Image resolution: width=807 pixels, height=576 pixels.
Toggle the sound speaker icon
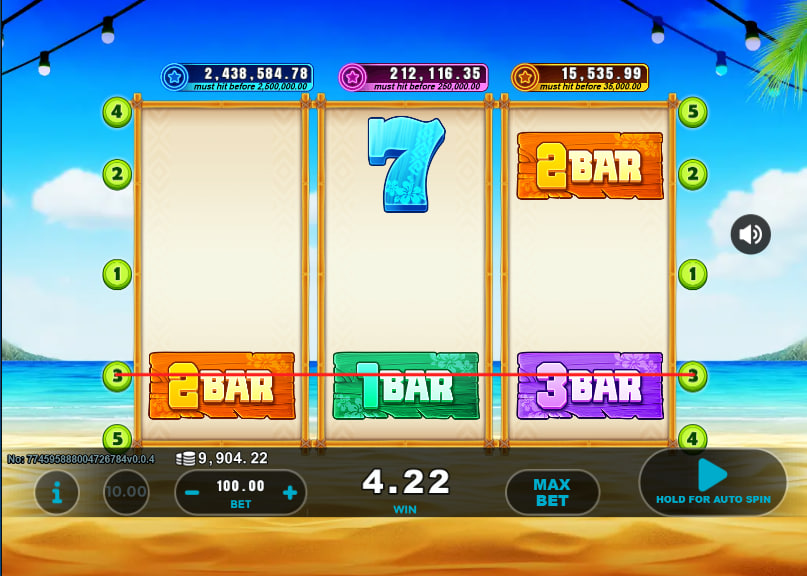coord(750,235)
